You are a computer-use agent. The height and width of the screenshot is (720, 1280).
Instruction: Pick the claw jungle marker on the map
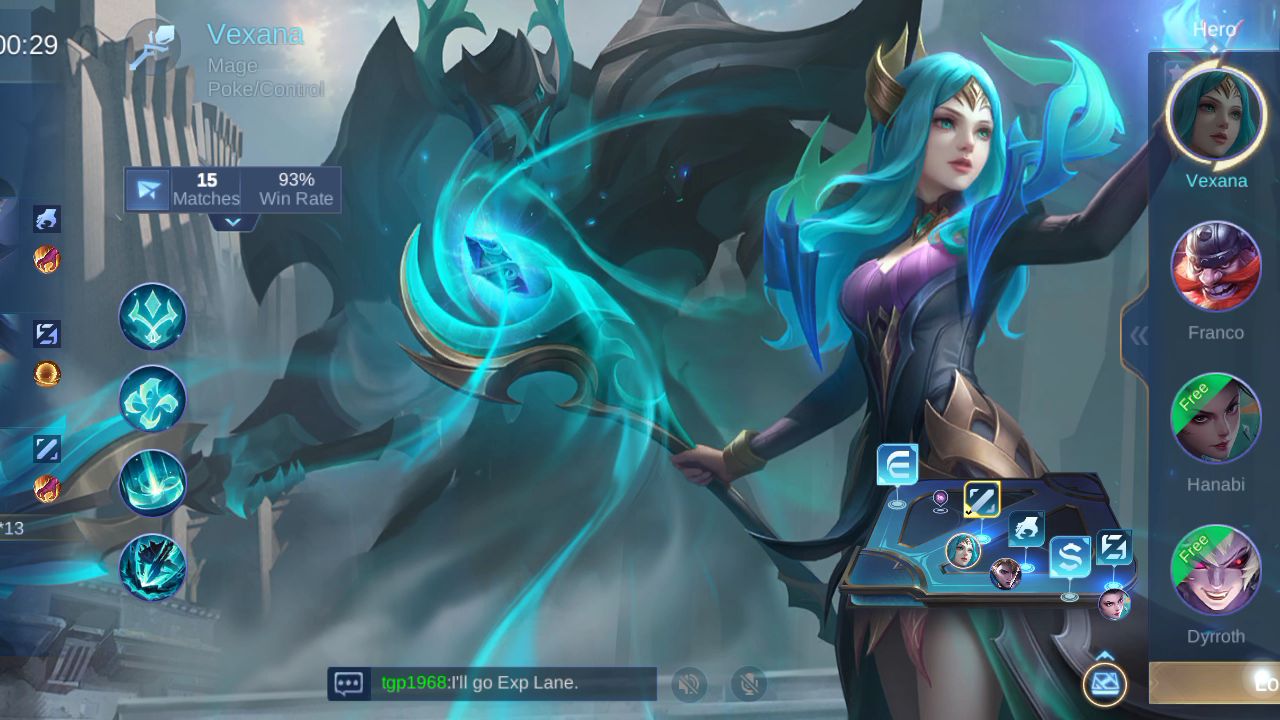tap(1026, 529)
